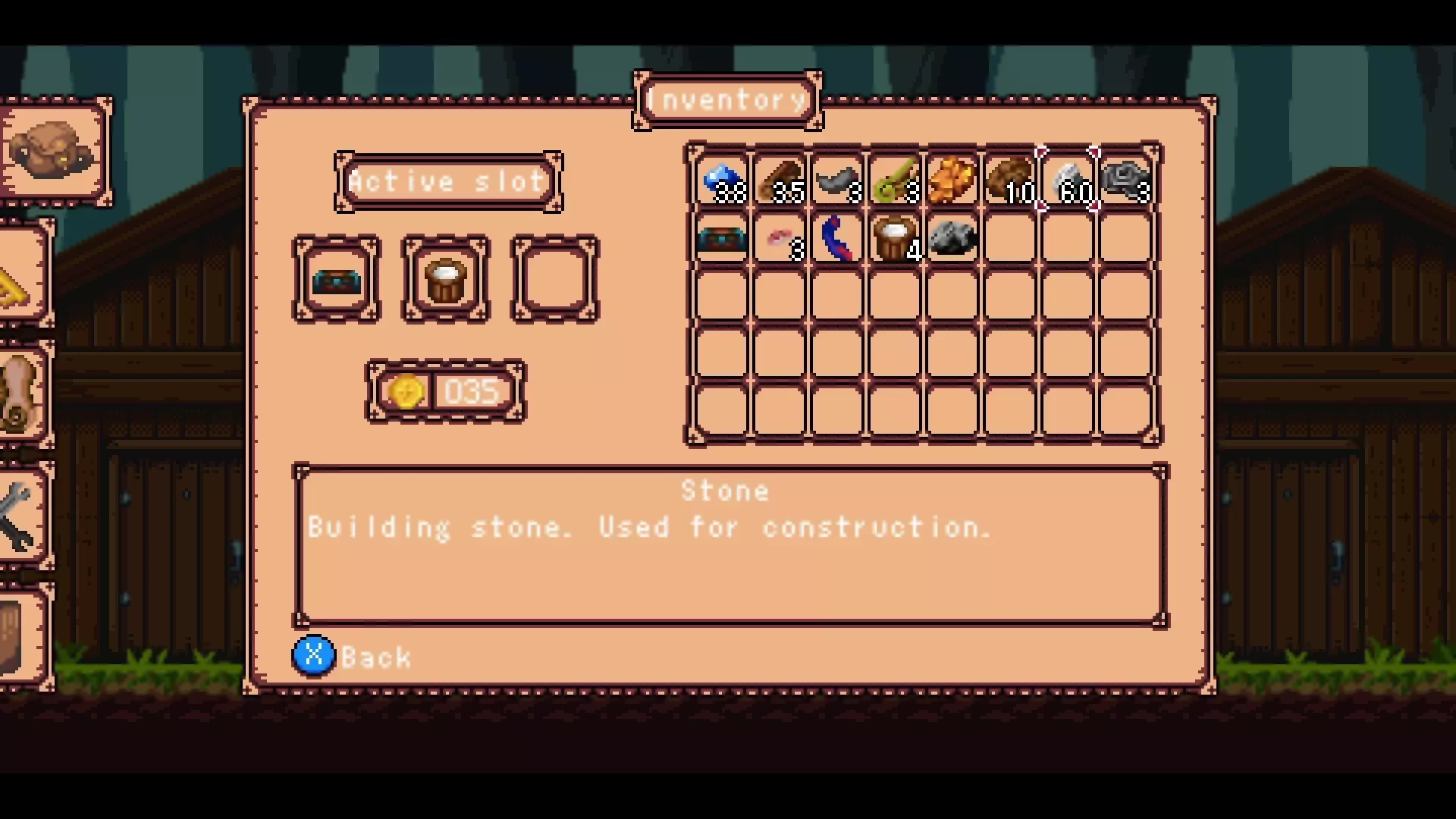Image resolution: width=1456 pixels, height=819 pixels.
Task: Pick the grey curved horn item
Action: tap(837, 181)
